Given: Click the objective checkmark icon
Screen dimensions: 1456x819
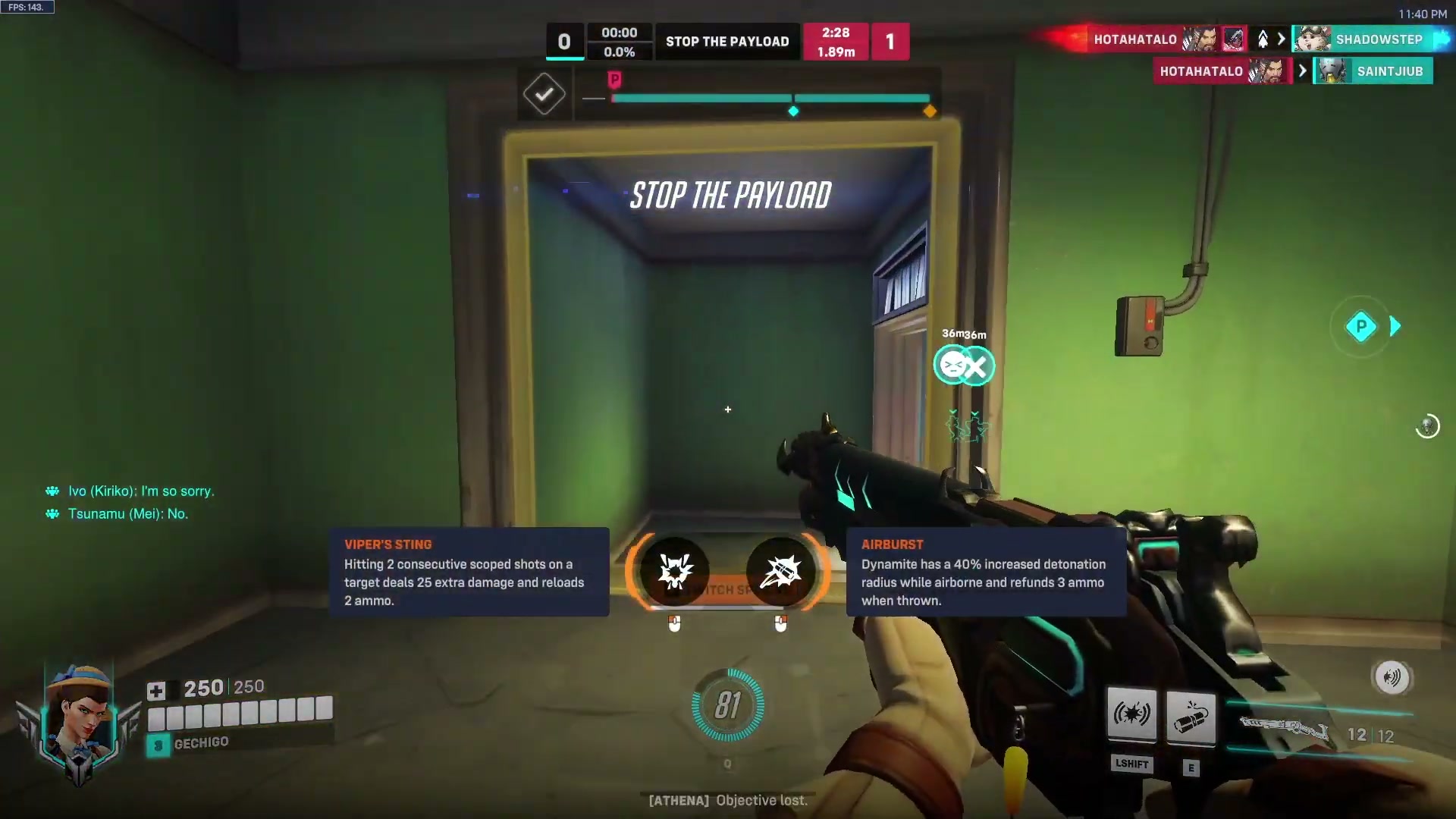Looking at the screenshot, I should coord(544,93).
